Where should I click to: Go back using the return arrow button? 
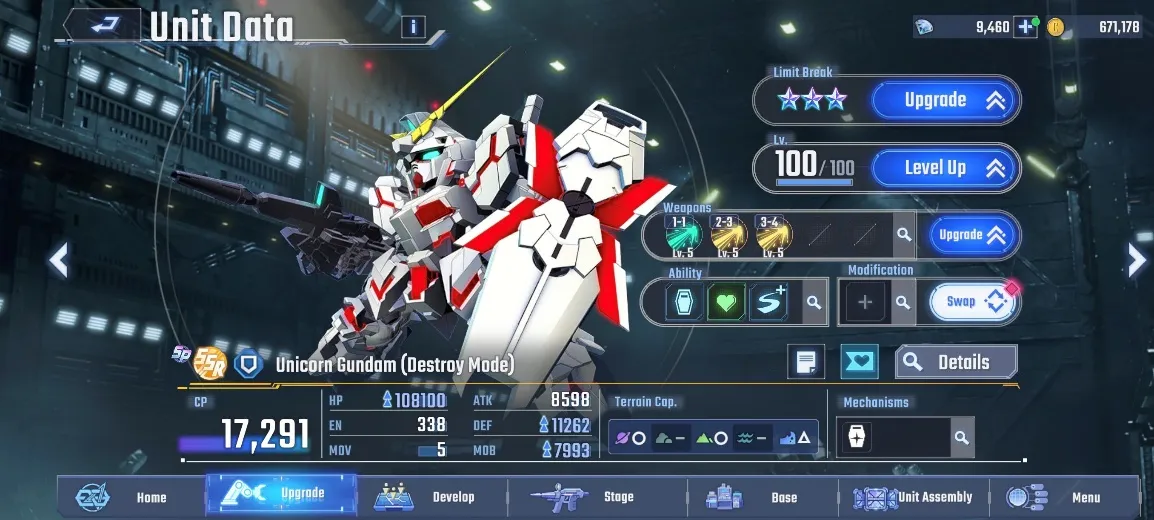point(101,24)
